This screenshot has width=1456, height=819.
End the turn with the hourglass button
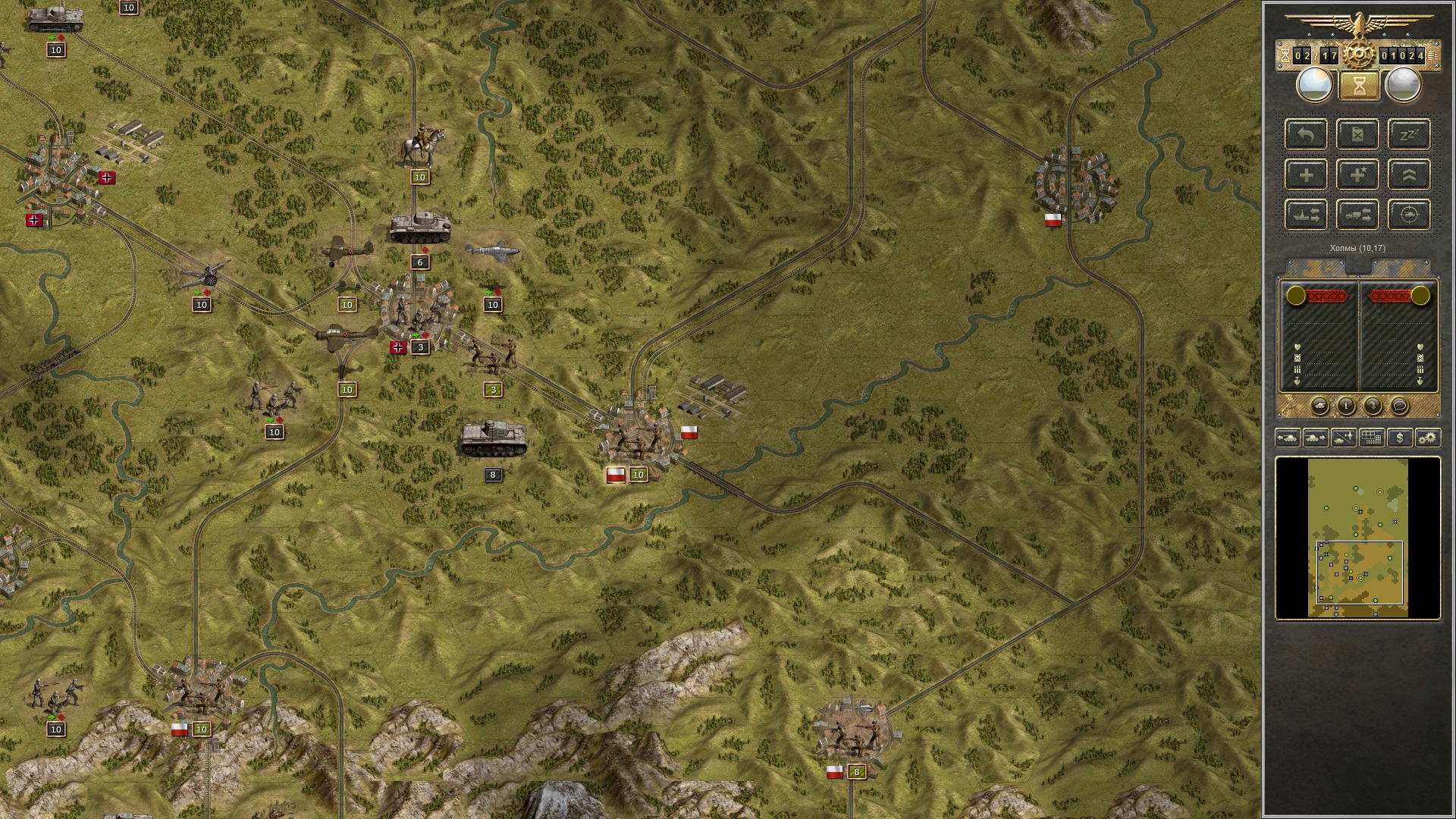1358,86
